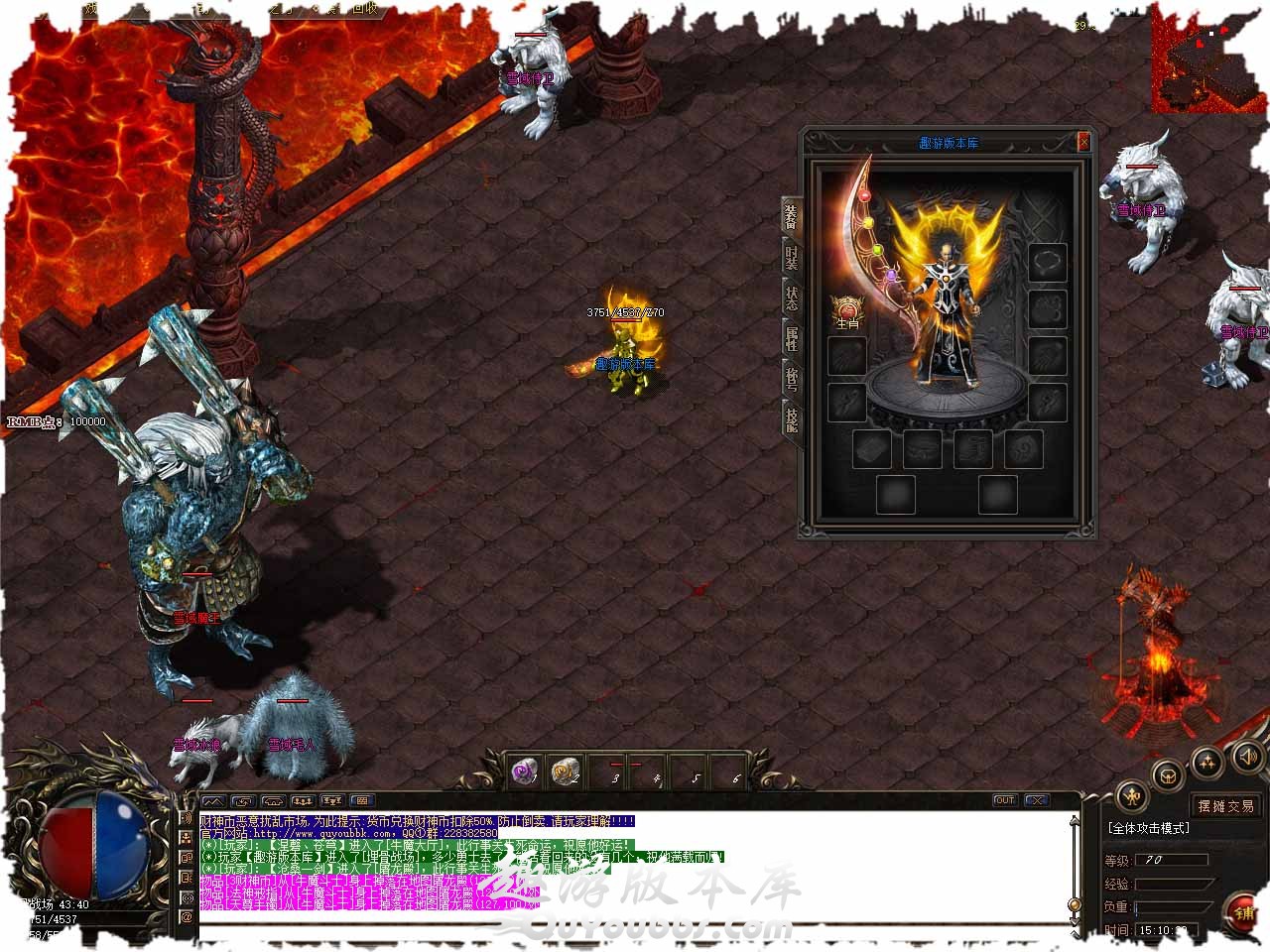Click the necklace equipment slot
Viewport: 1270px width, 952px height.
click(1047, 262)
